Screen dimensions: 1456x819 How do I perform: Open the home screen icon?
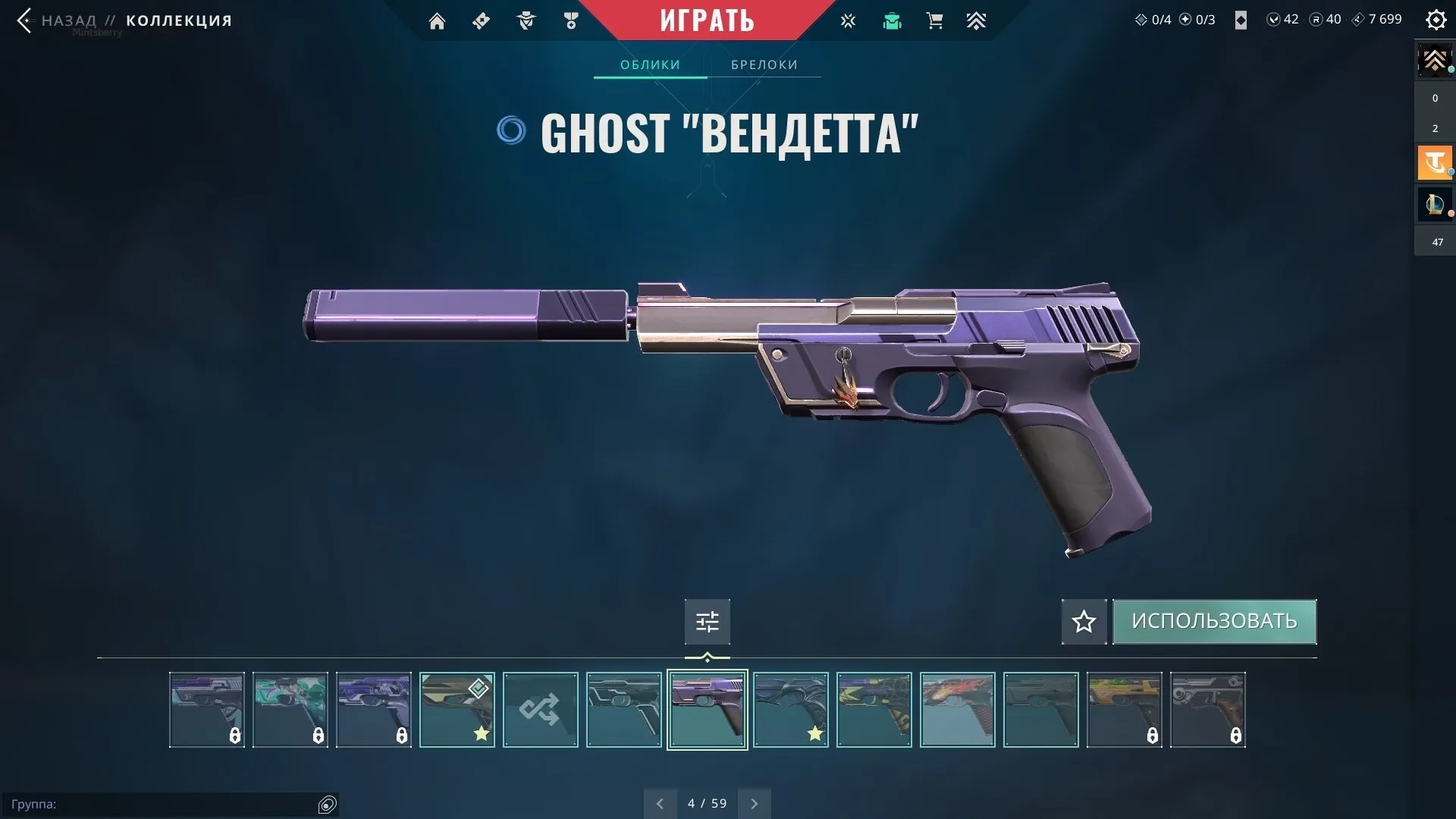point(437,20)
